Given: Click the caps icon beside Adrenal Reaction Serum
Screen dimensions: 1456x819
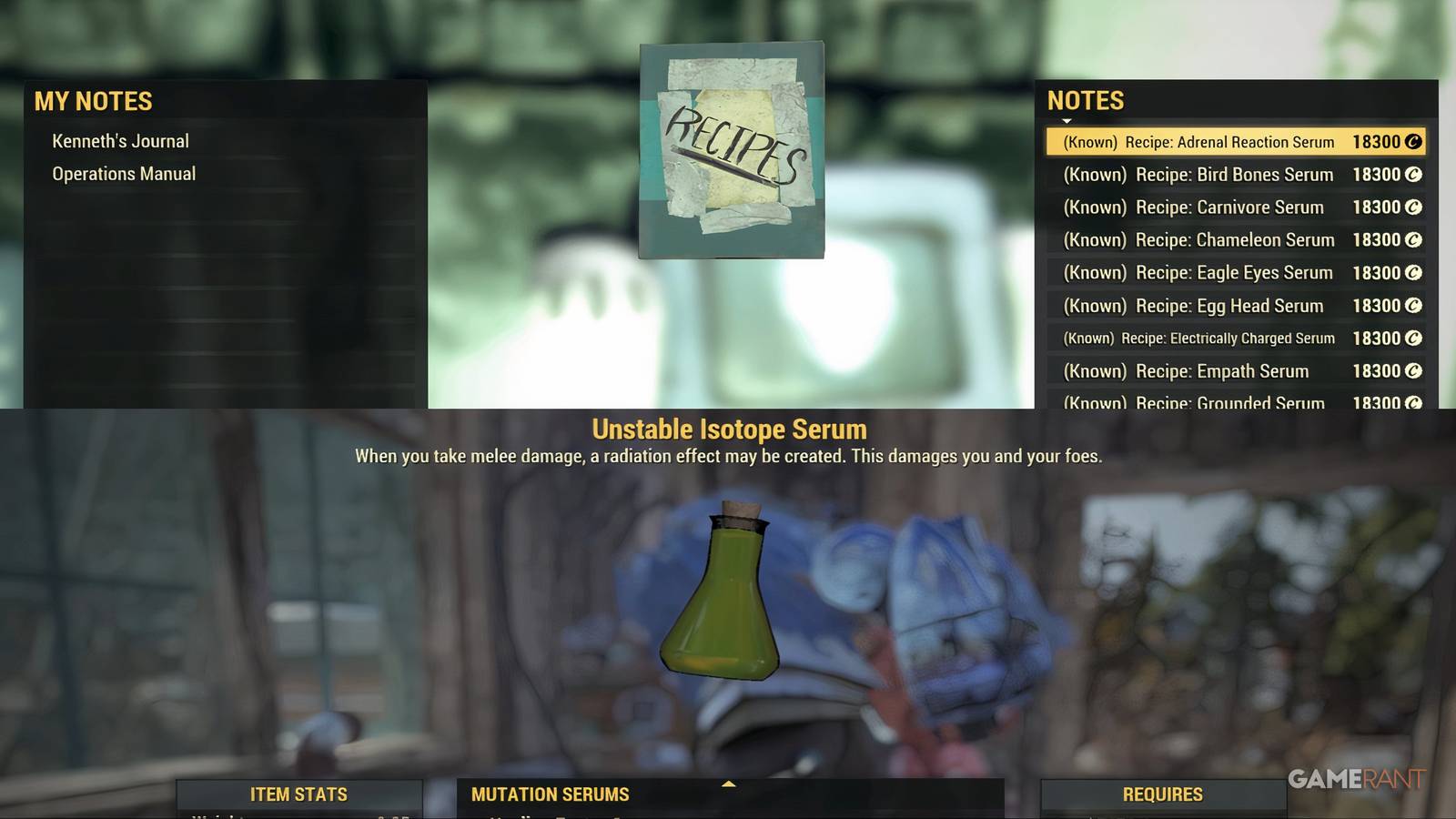Looking at the screenshot, I should pyautogui.click(x=1412, y=141).
